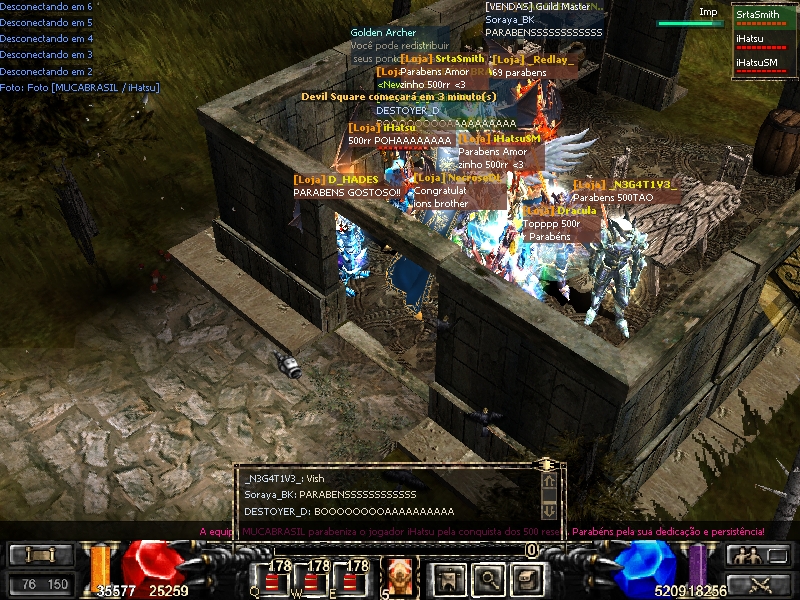Select the active skill icon
This screenshot has width=800, height=600.
point(401,574)
